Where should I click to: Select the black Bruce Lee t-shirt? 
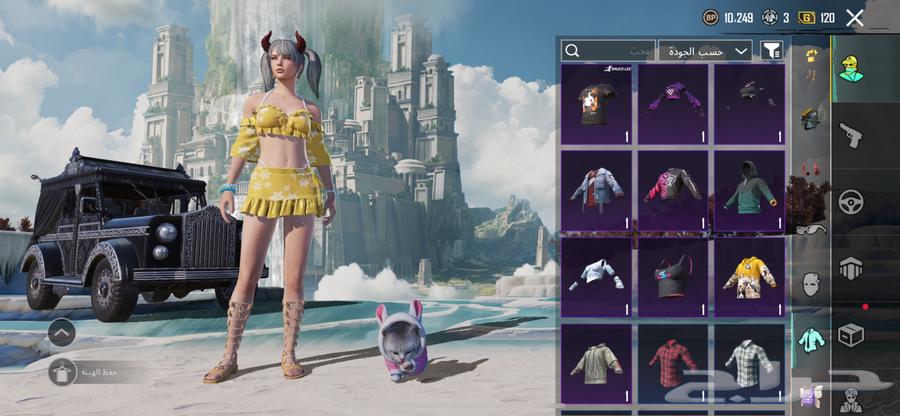[597, 104]
